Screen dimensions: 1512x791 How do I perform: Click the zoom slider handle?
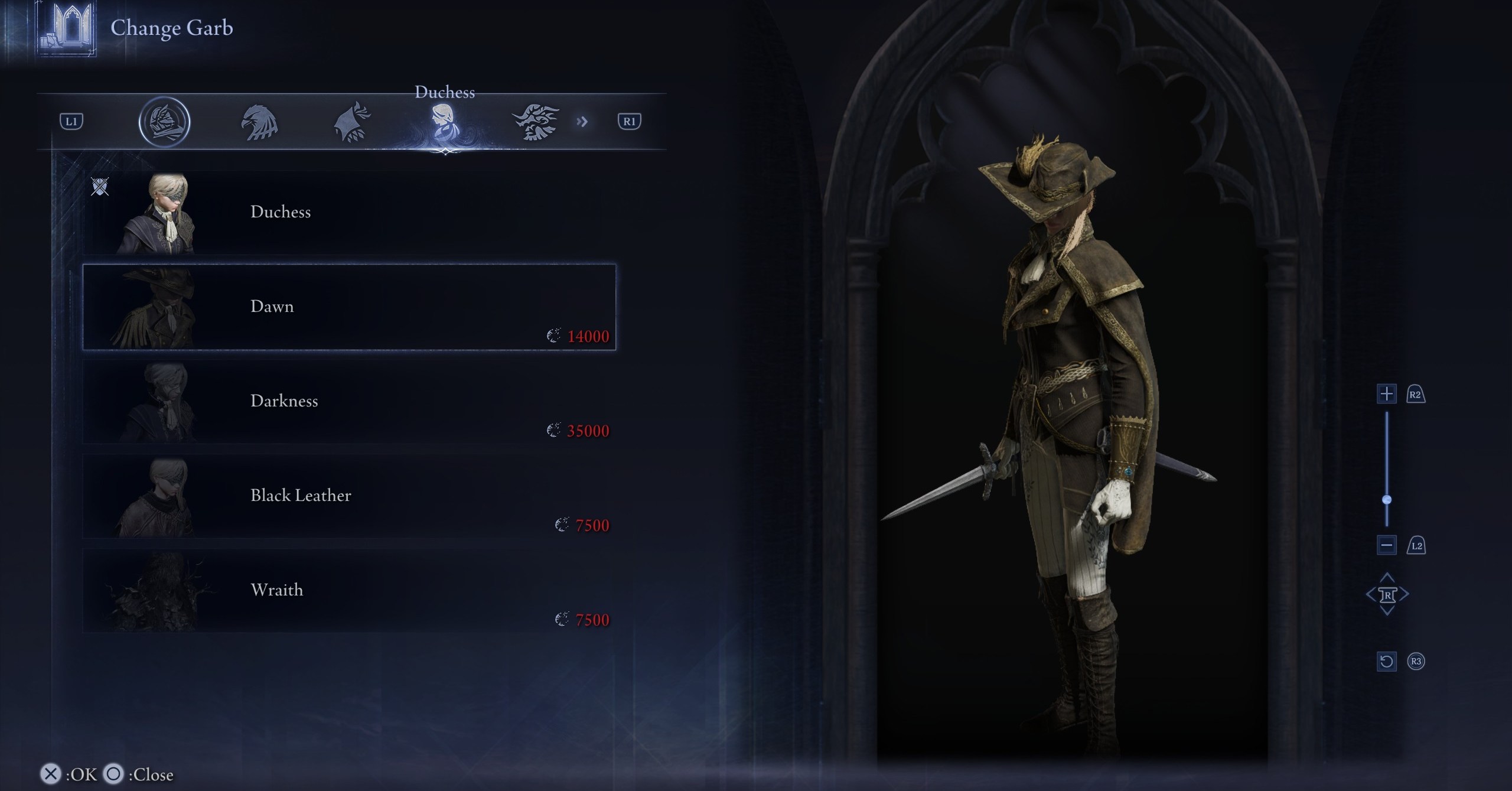point(1387,500)
